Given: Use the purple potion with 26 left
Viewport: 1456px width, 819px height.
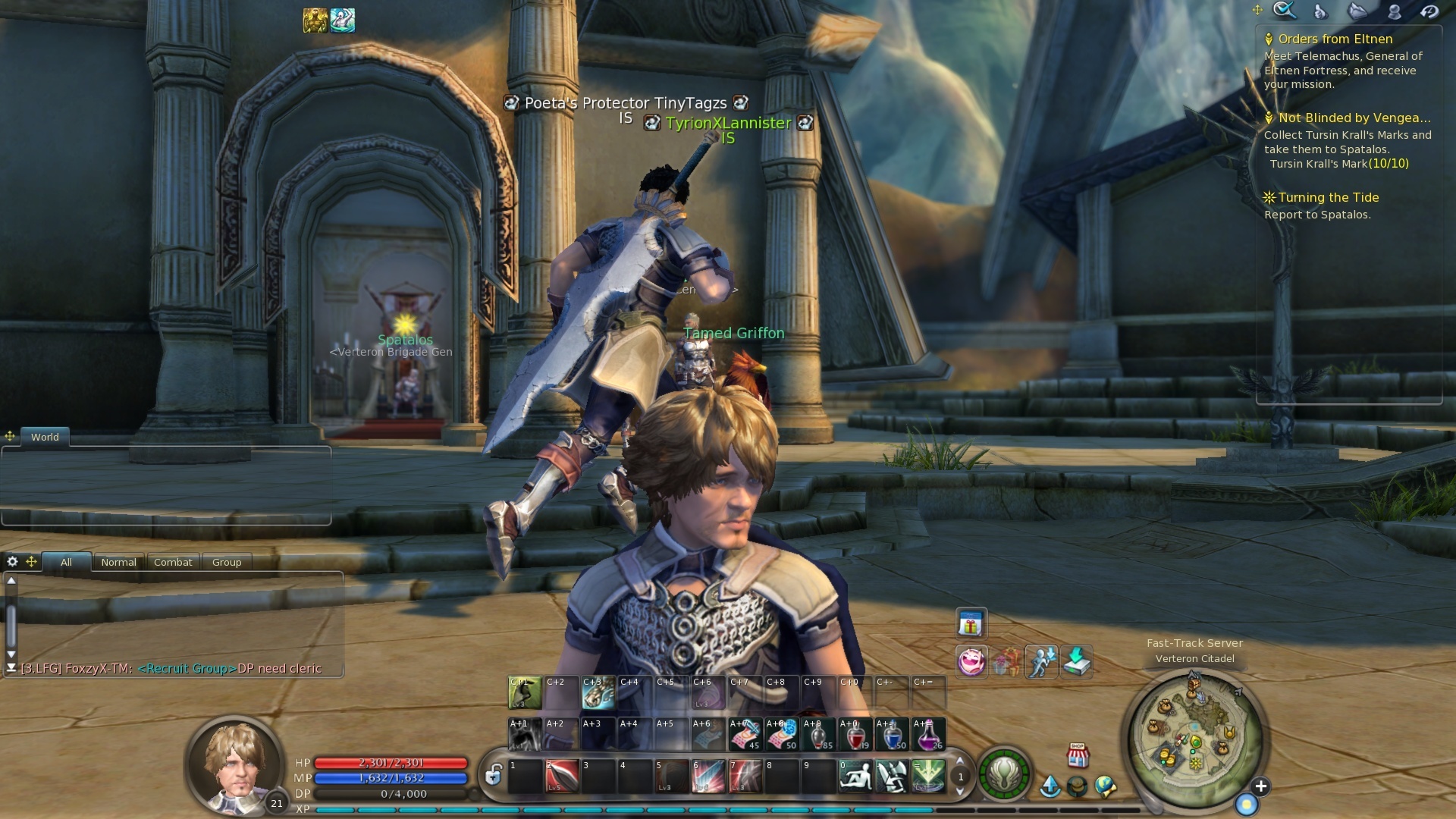Looking at the screenshot, I should (x=928, y=735).
